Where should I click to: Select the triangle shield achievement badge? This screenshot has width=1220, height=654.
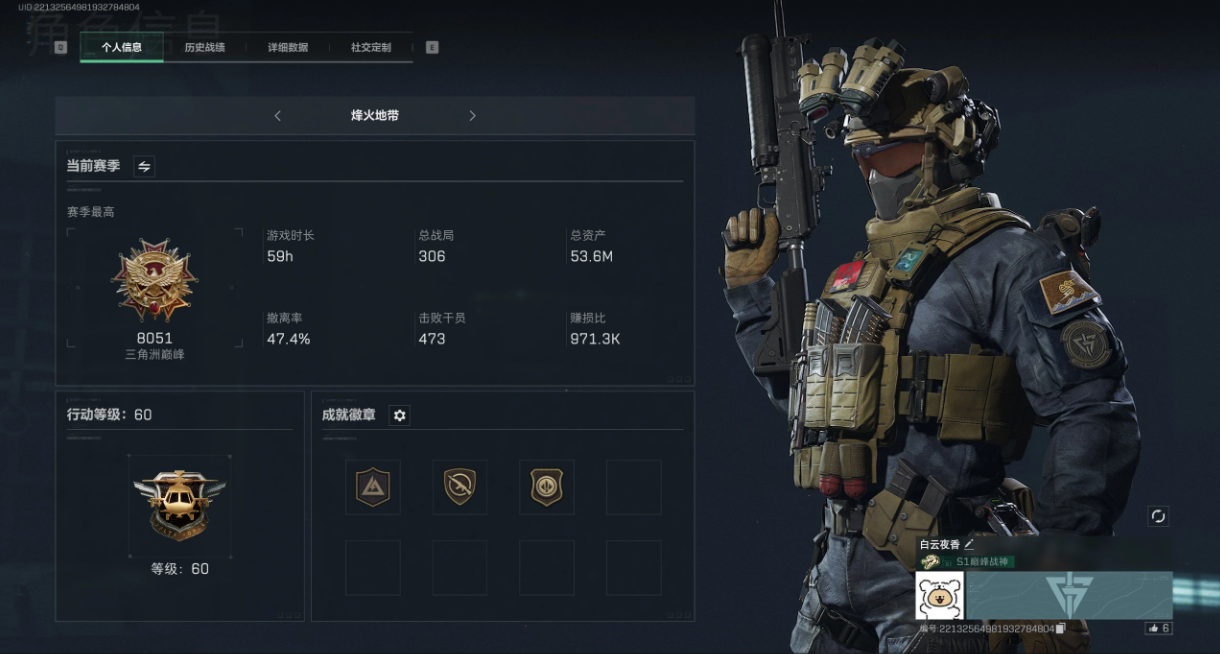[373, 487]
